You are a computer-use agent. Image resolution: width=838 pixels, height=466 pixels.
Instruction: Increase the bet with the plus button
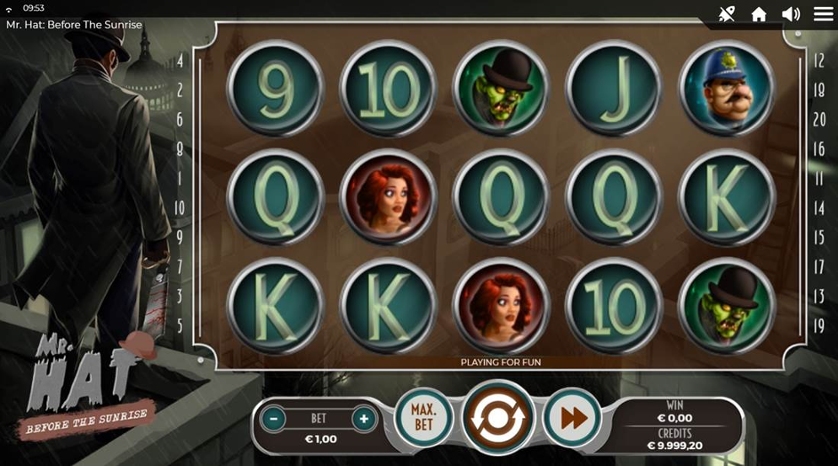tap(364, 419)
